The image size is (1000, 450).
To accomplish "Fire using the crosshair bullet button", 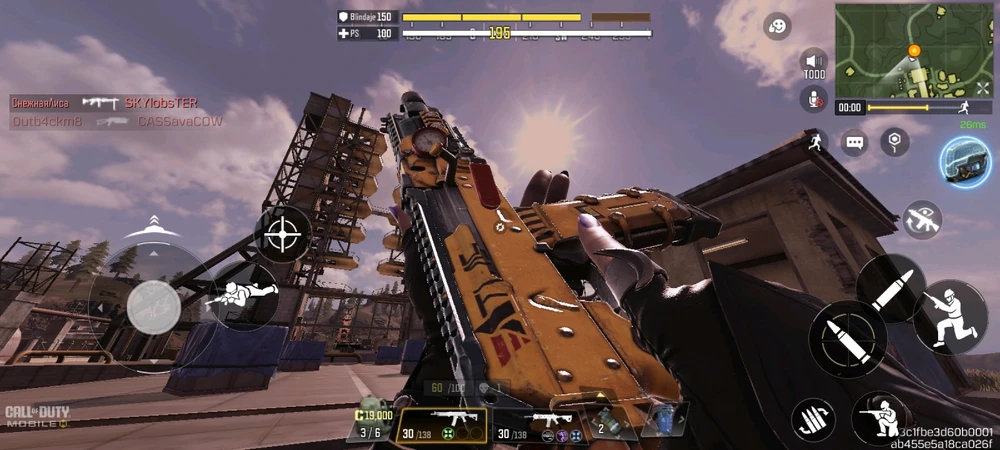I will (847, 340).
